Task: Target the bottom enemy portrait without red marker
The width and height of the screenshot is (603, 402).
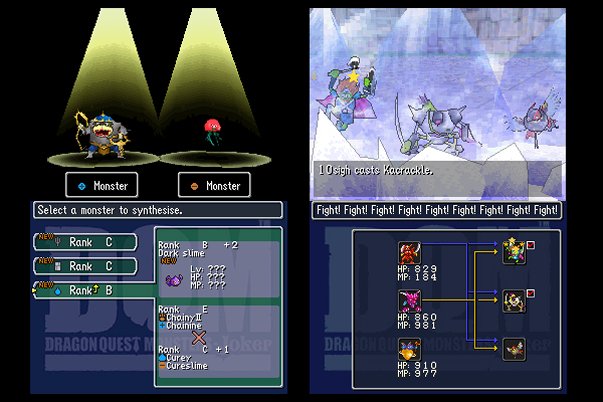Action: pyautogui.click(x=514, y=348)
